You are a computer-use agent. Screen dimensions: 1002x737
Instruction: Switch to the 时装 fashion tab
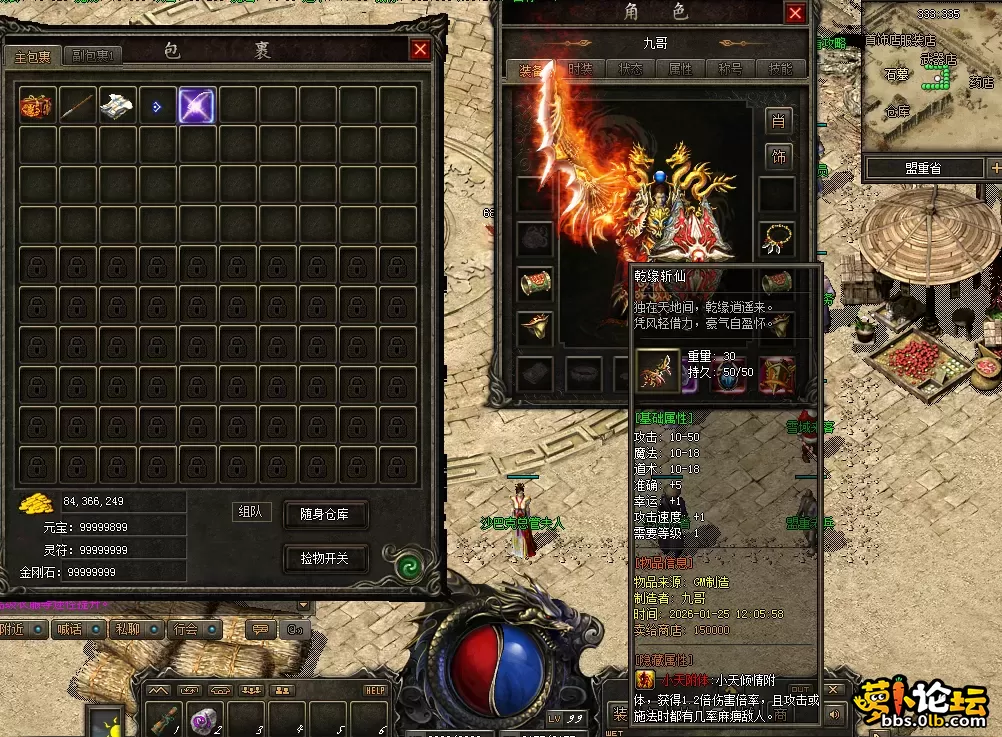coord(581,69)
